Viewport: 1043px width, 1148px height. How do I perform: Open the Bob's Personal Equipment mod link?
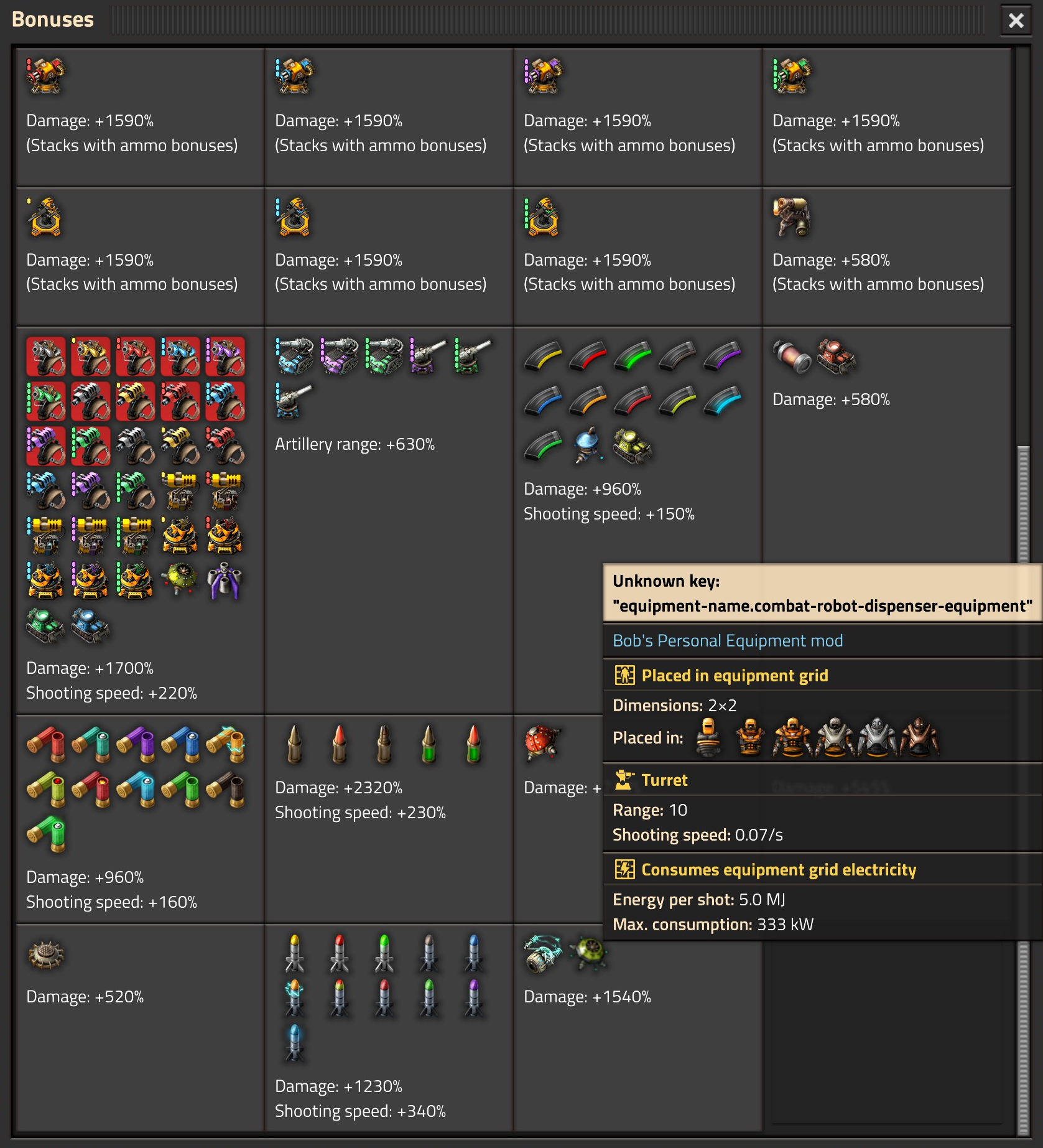coord(728,640)
